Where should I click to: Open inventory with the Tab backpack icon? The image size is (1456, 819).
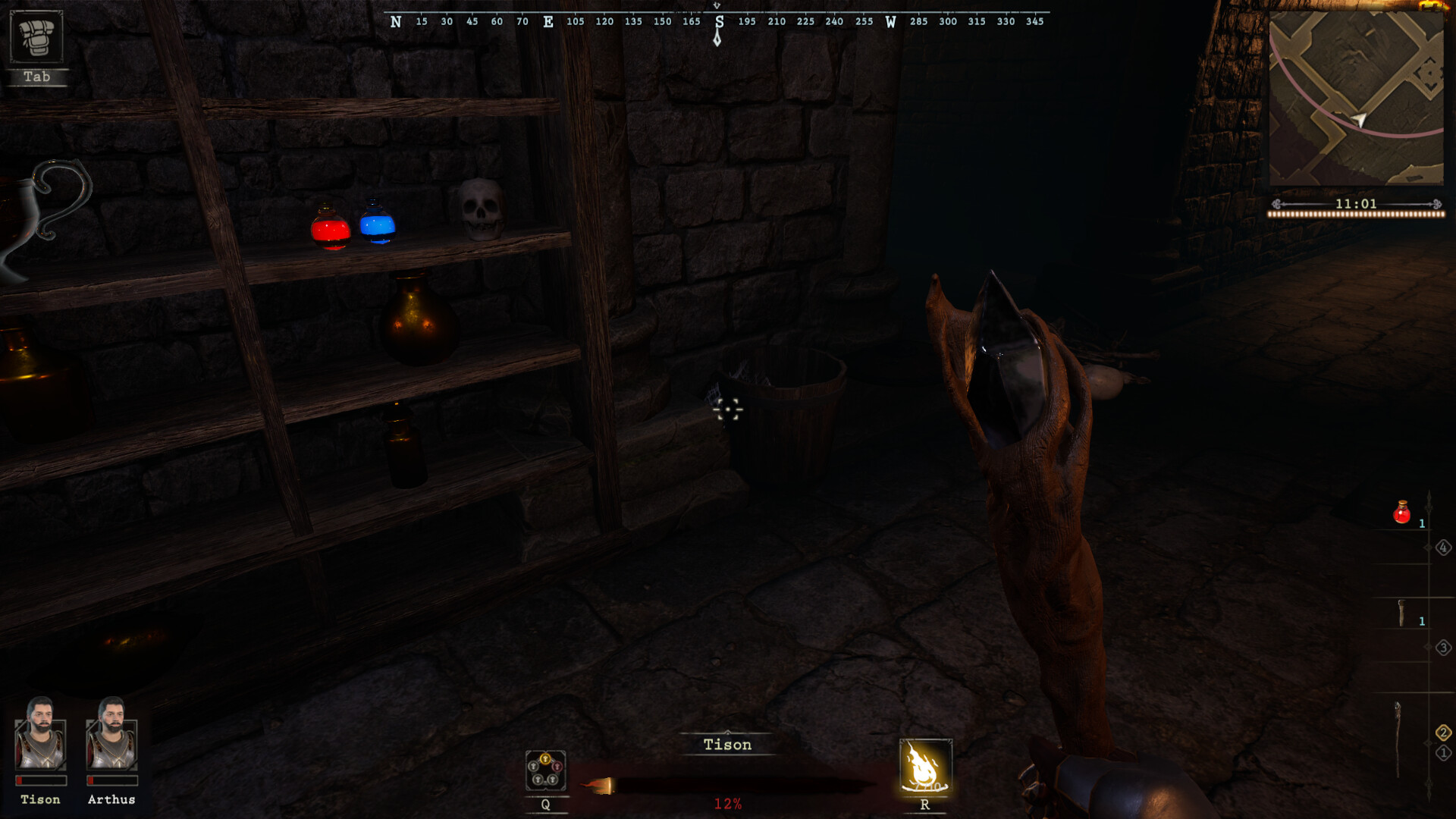click(x=37, y=39)
